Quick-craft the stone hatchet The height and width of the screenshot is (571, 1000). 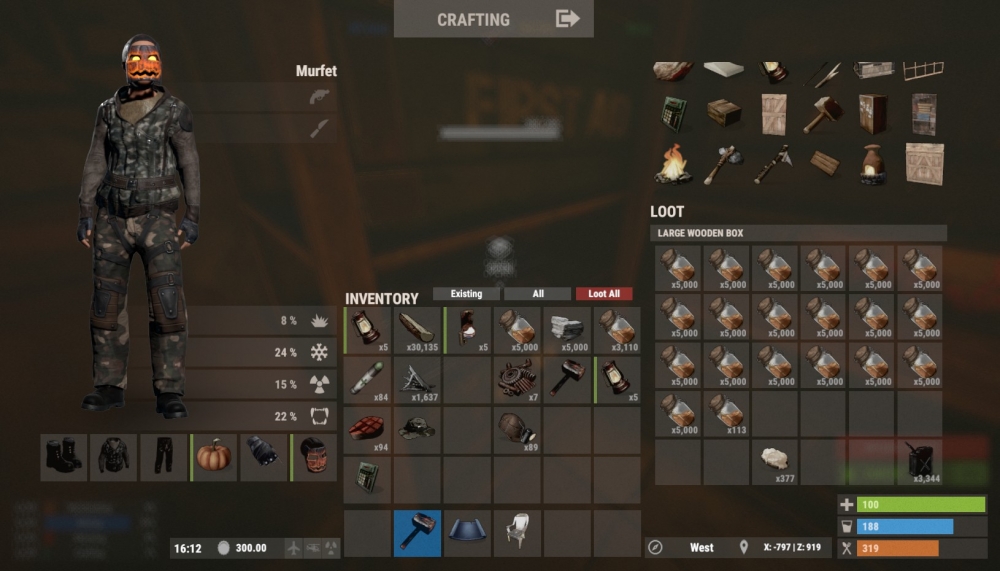[722, 164]
